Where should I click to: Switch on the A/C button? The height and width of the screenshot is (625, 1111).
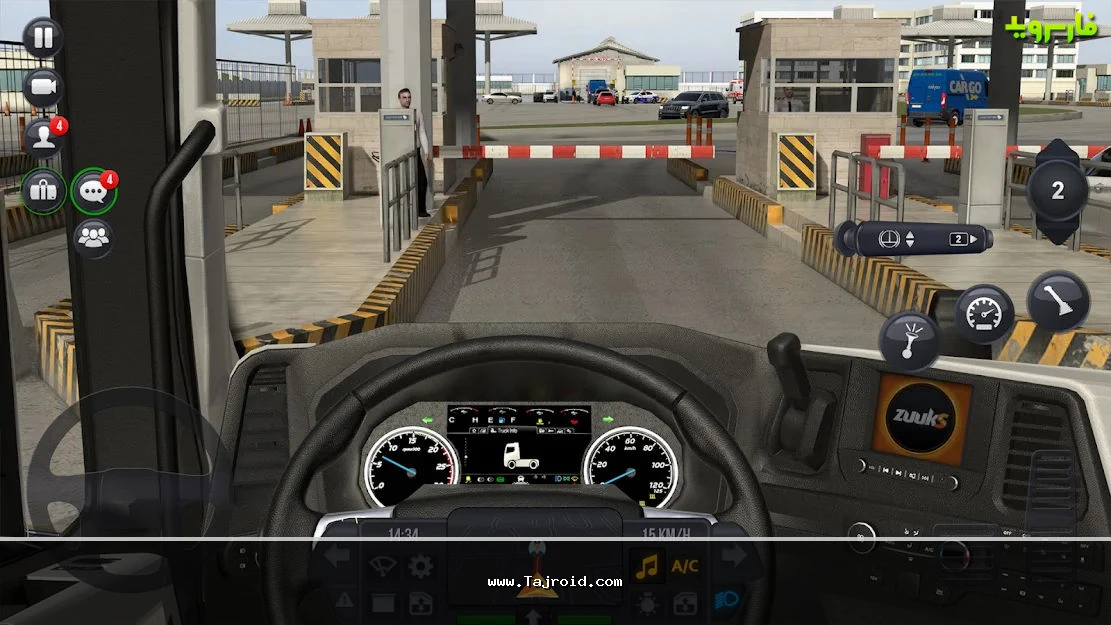[x=685, y=566]
